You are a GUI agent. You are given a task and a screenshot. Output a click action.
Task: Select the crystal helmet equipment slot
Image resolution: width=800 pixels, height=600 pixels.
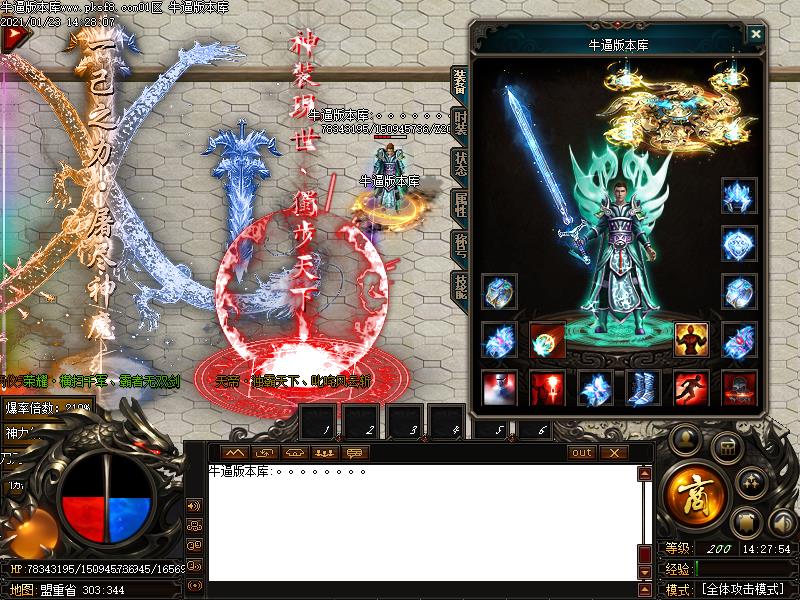[x=739, y=196]
